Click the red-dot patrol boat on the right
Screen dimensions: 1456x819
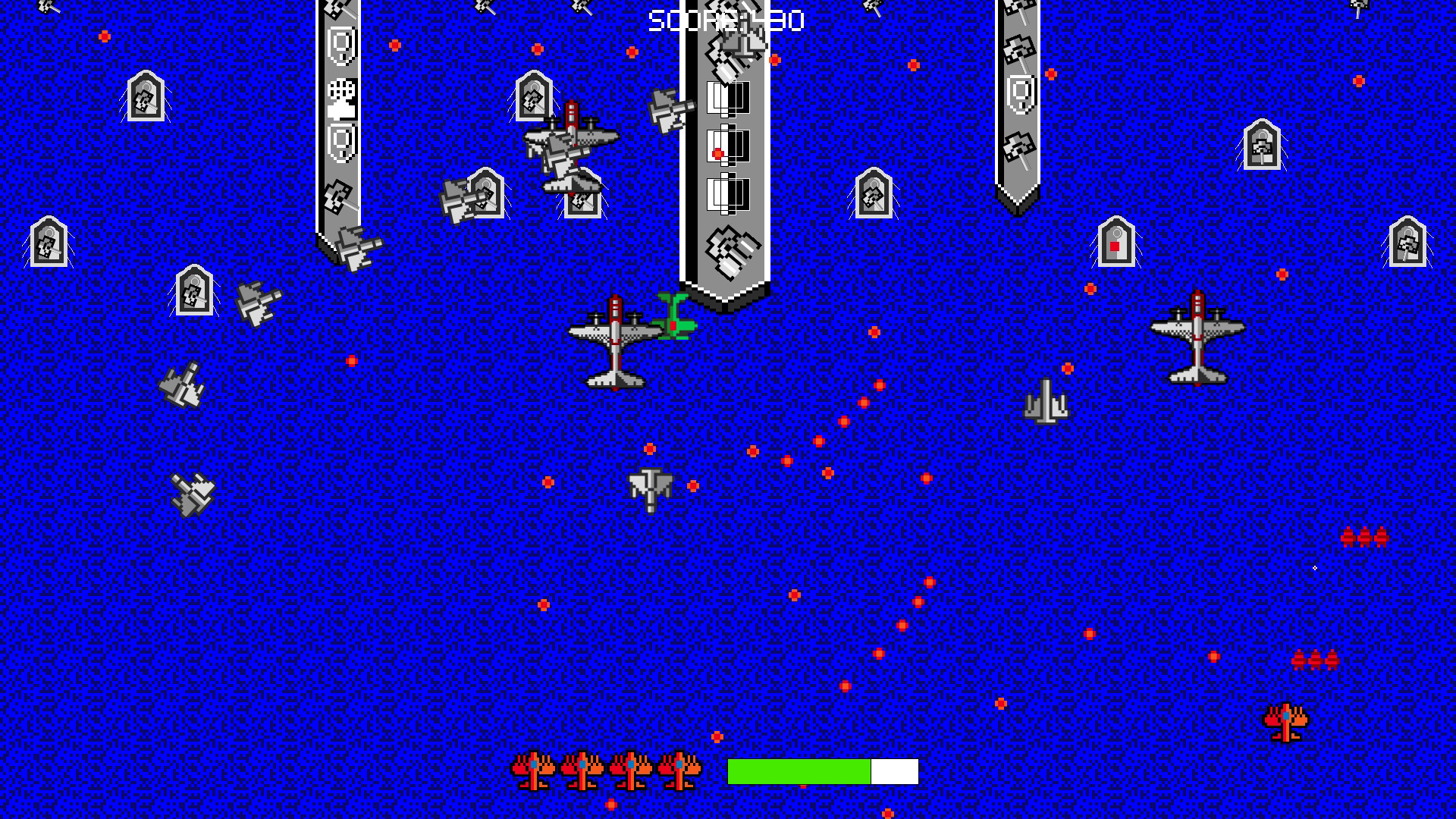[x=1115, y=243]
